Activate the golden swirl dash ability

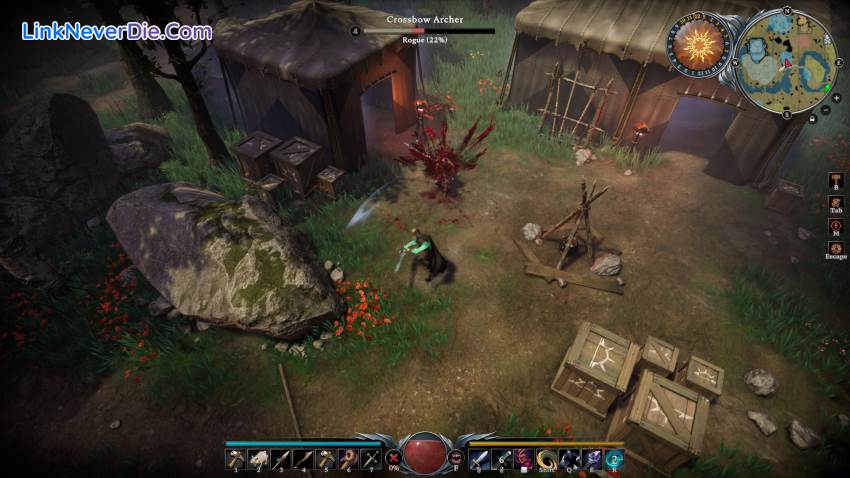(546, 458)
